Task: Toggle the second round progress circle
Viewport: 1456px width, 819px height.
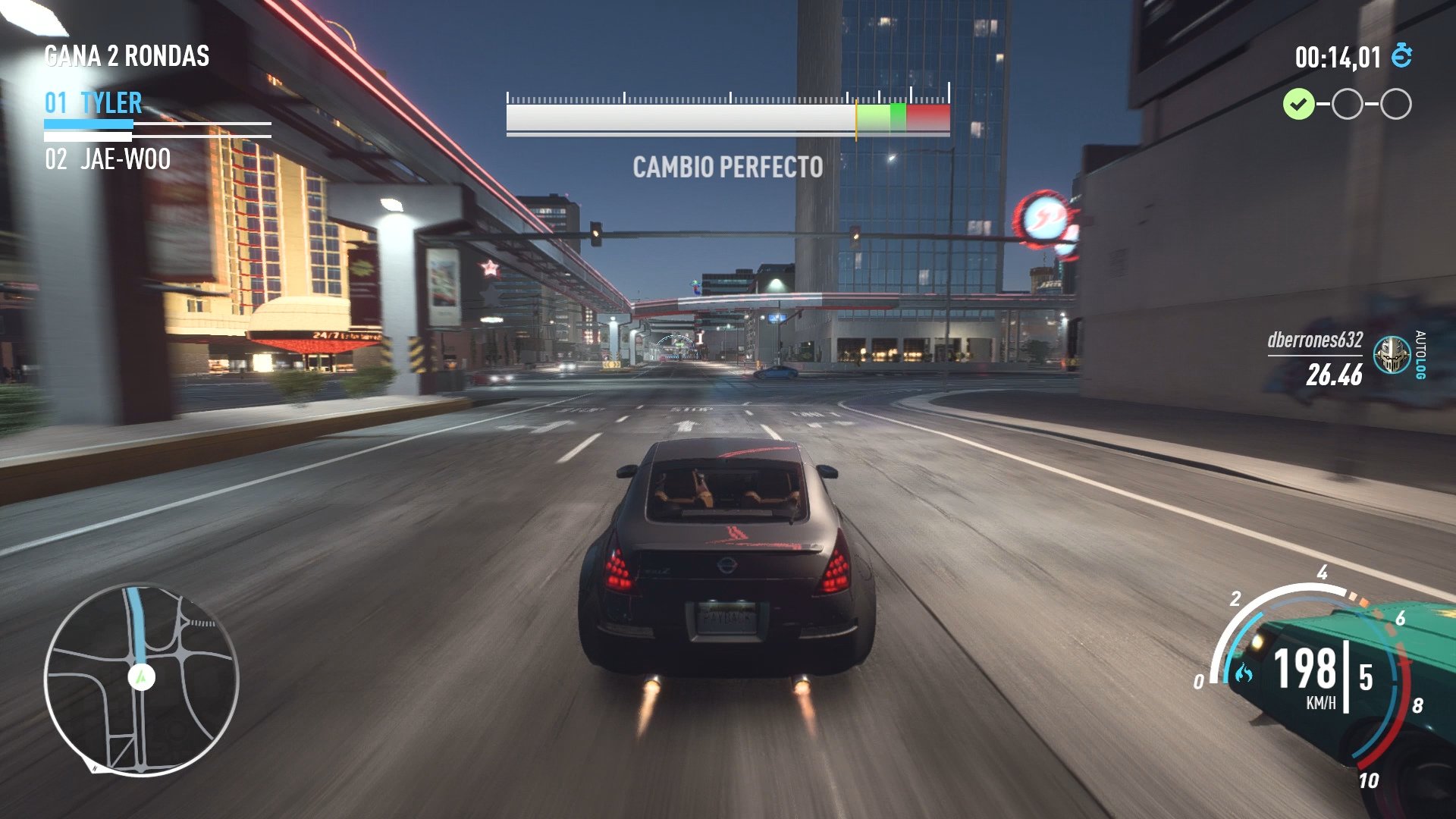Action: 1347,103
